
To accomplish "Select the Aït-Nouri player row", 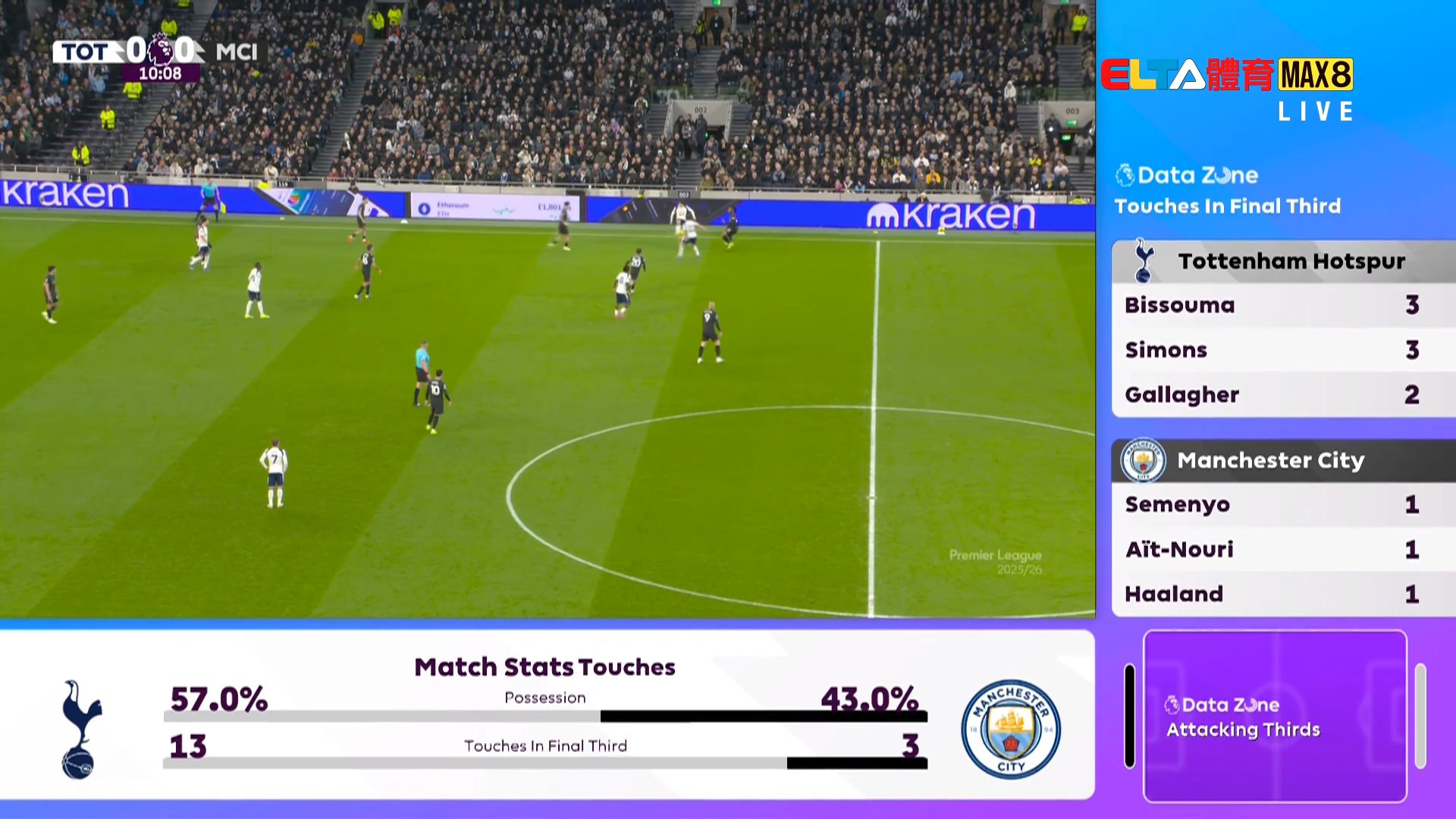I will point(1283,549).
